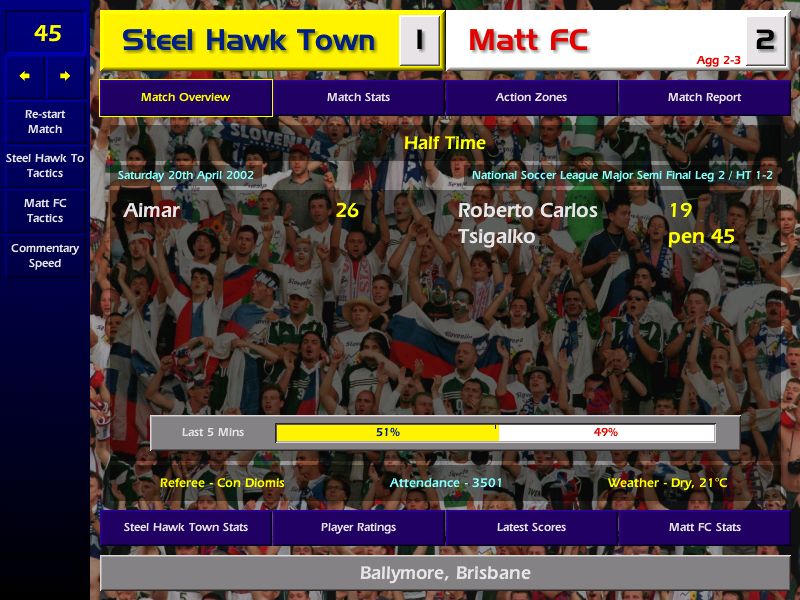Click the right yellow arrow button
Screen dimensions: 800x600
click(66, 76)
